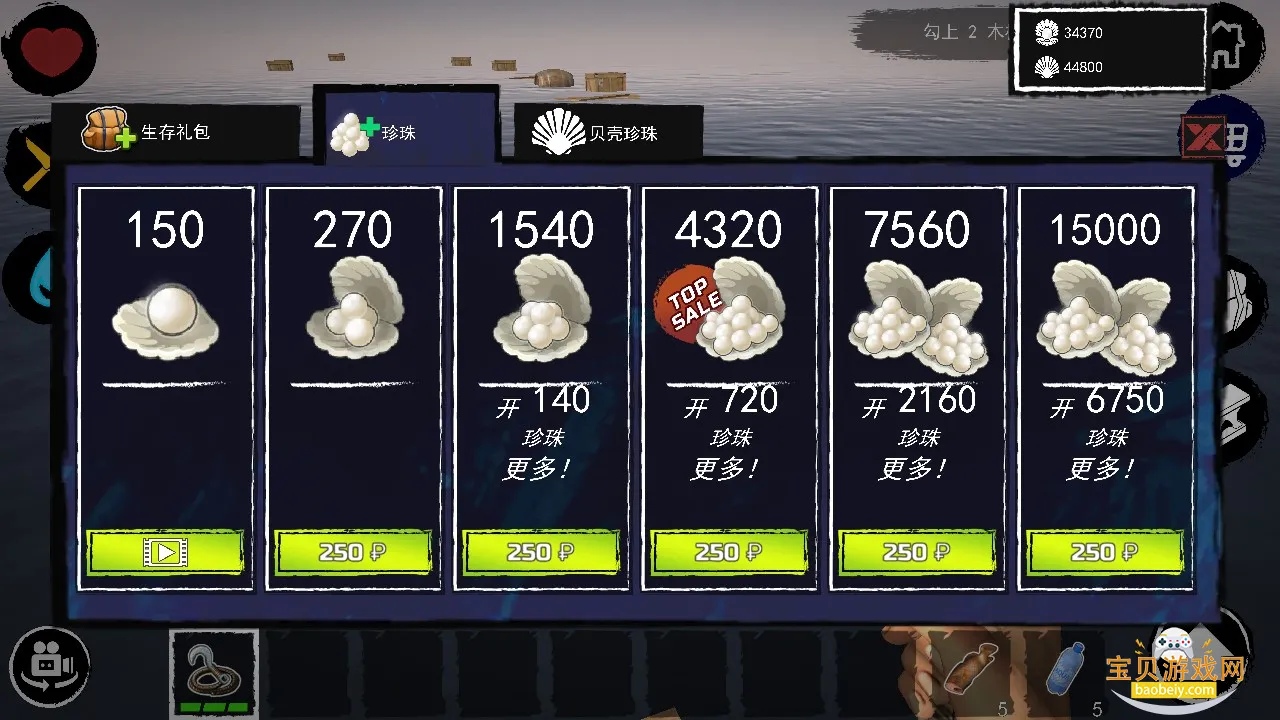Switch to the 生存礼包 tab
The image size is (1280, 720).
pos(175,131)
